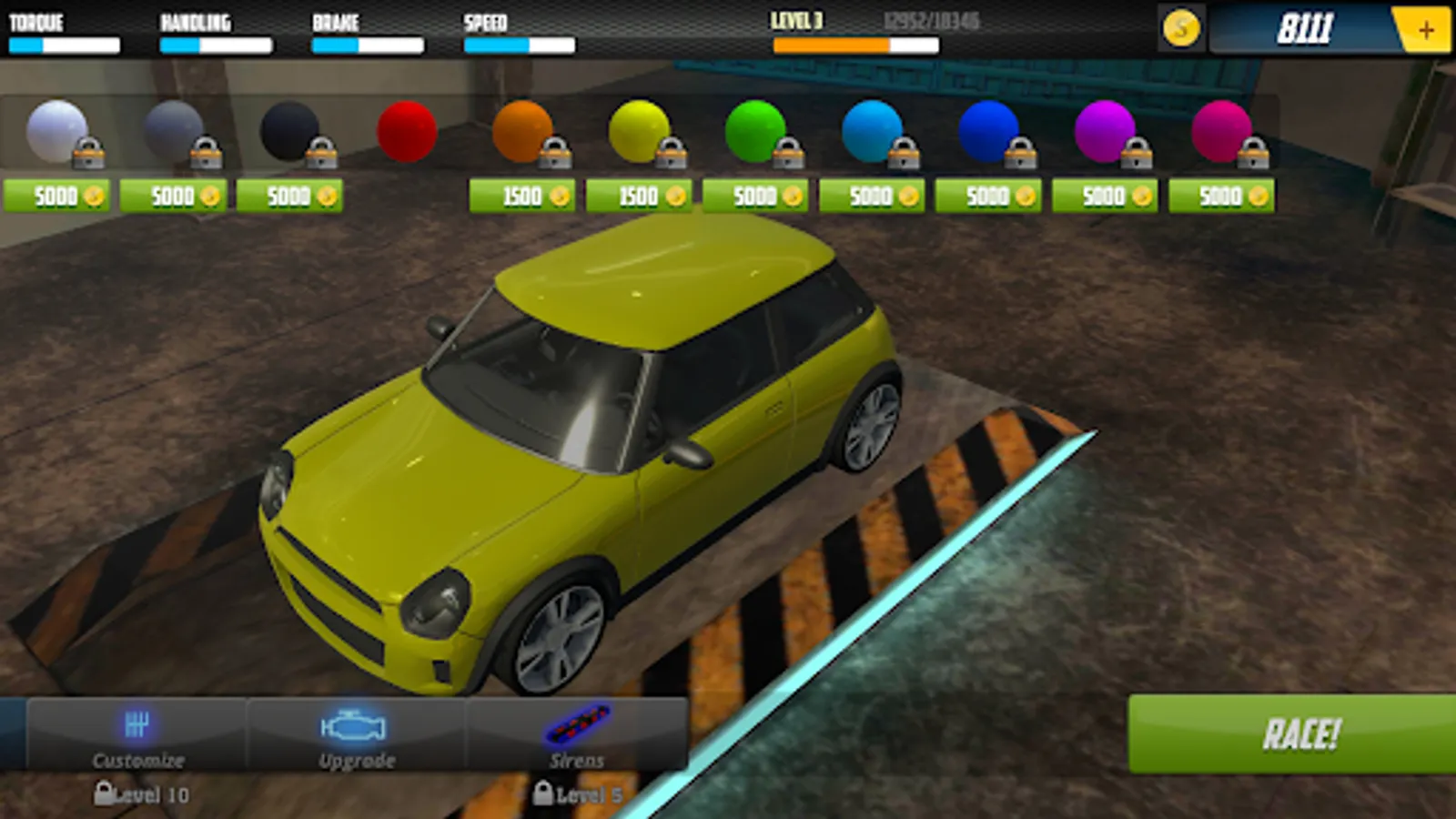Add more coins with the plus button
Image resolution: width=1456 pixels, height=819 pixels.
1425,30
